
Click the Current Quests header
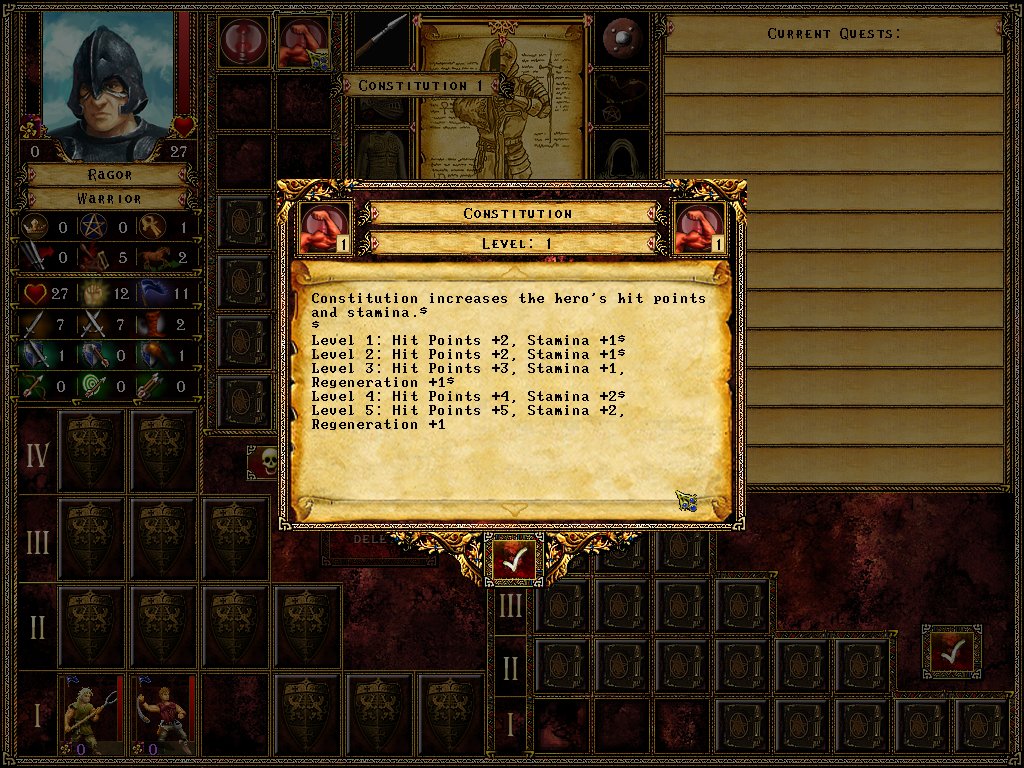click(x=833, y=34)
